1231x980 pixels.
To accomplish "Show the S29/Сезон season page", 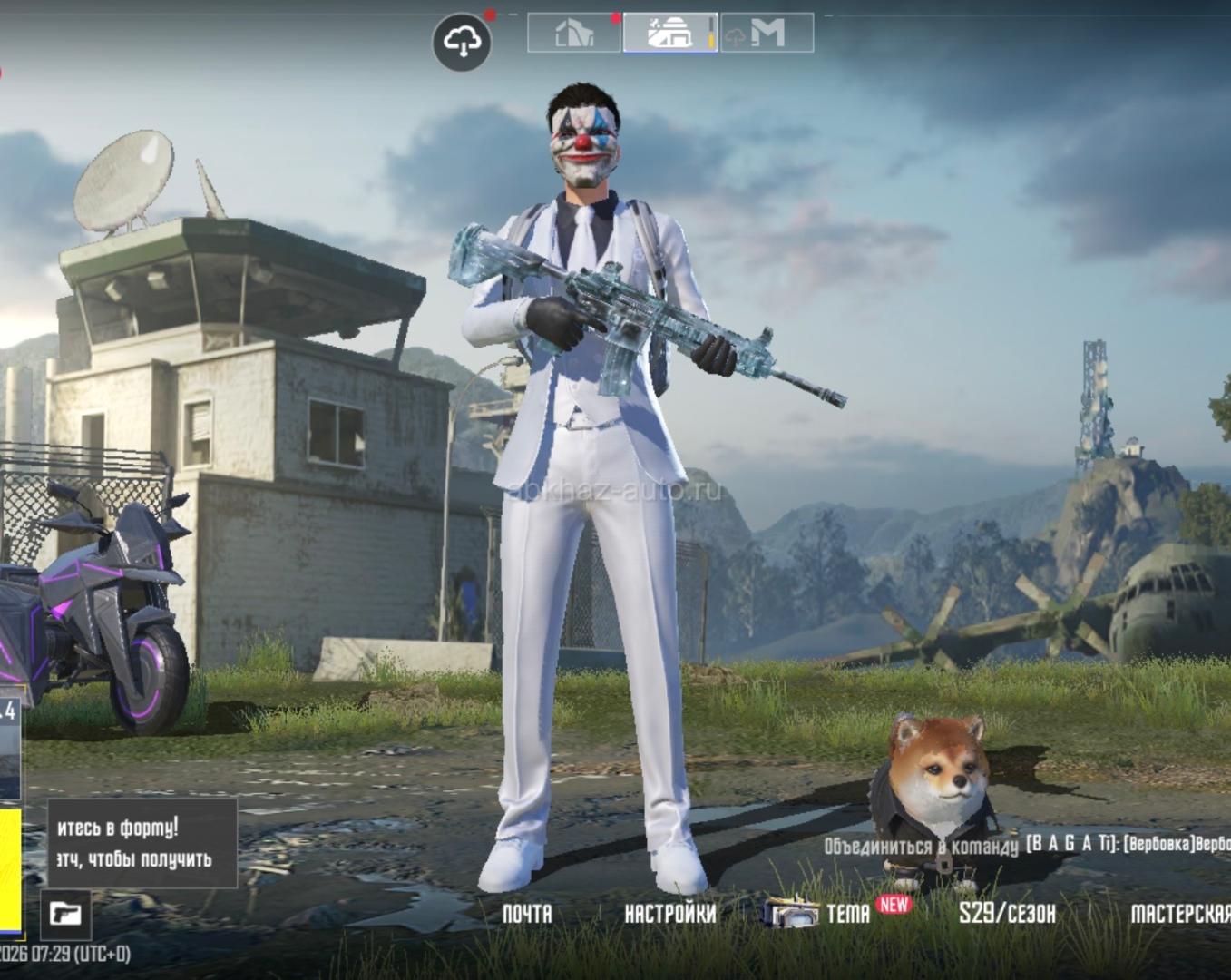I will tap(1007, 913).
